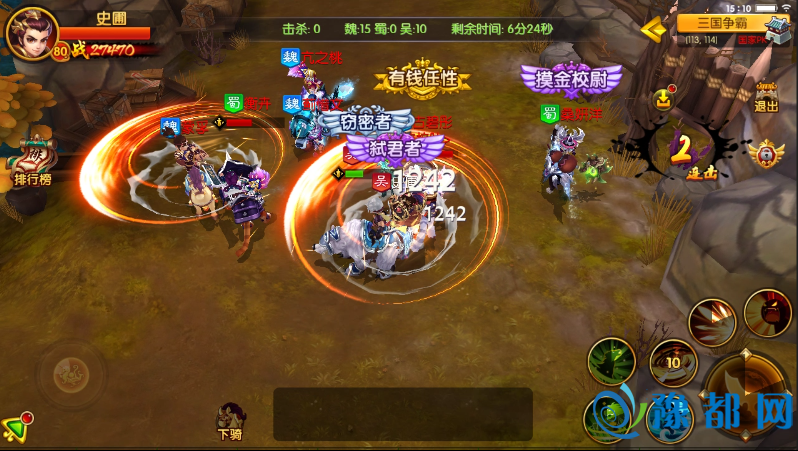
Task: Trigger the whirlwind skill showing 10 cooldown
Action: click(x=672, y=363)
